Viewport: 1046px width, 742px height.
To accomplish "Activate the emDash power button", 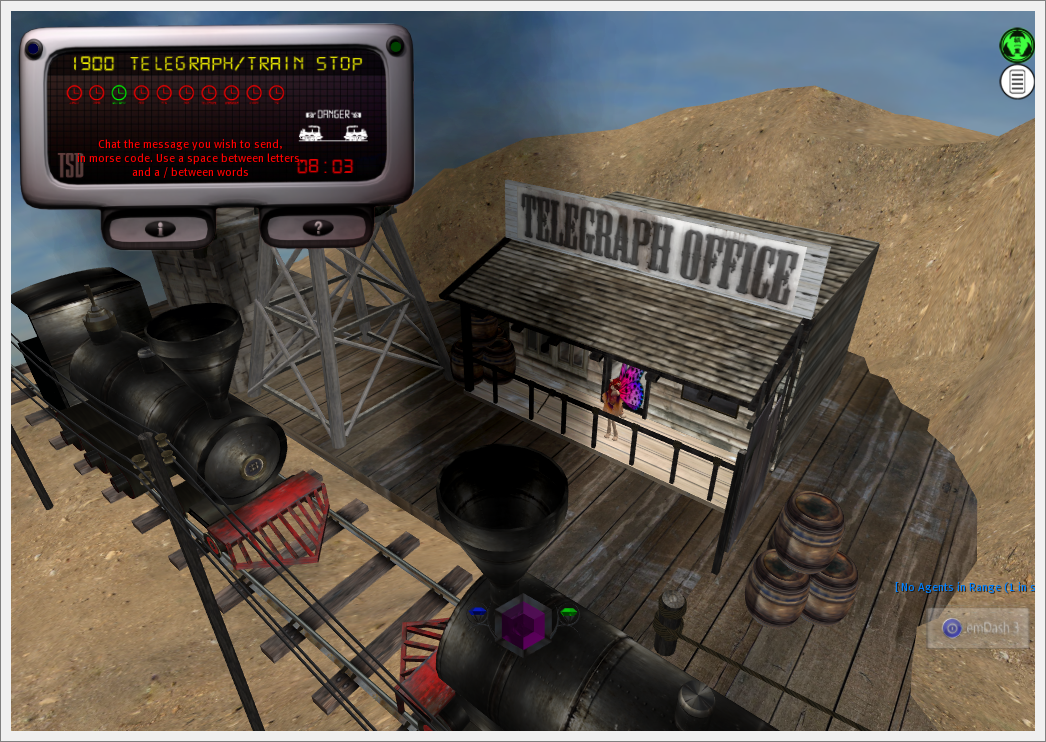I will (951, 628).
